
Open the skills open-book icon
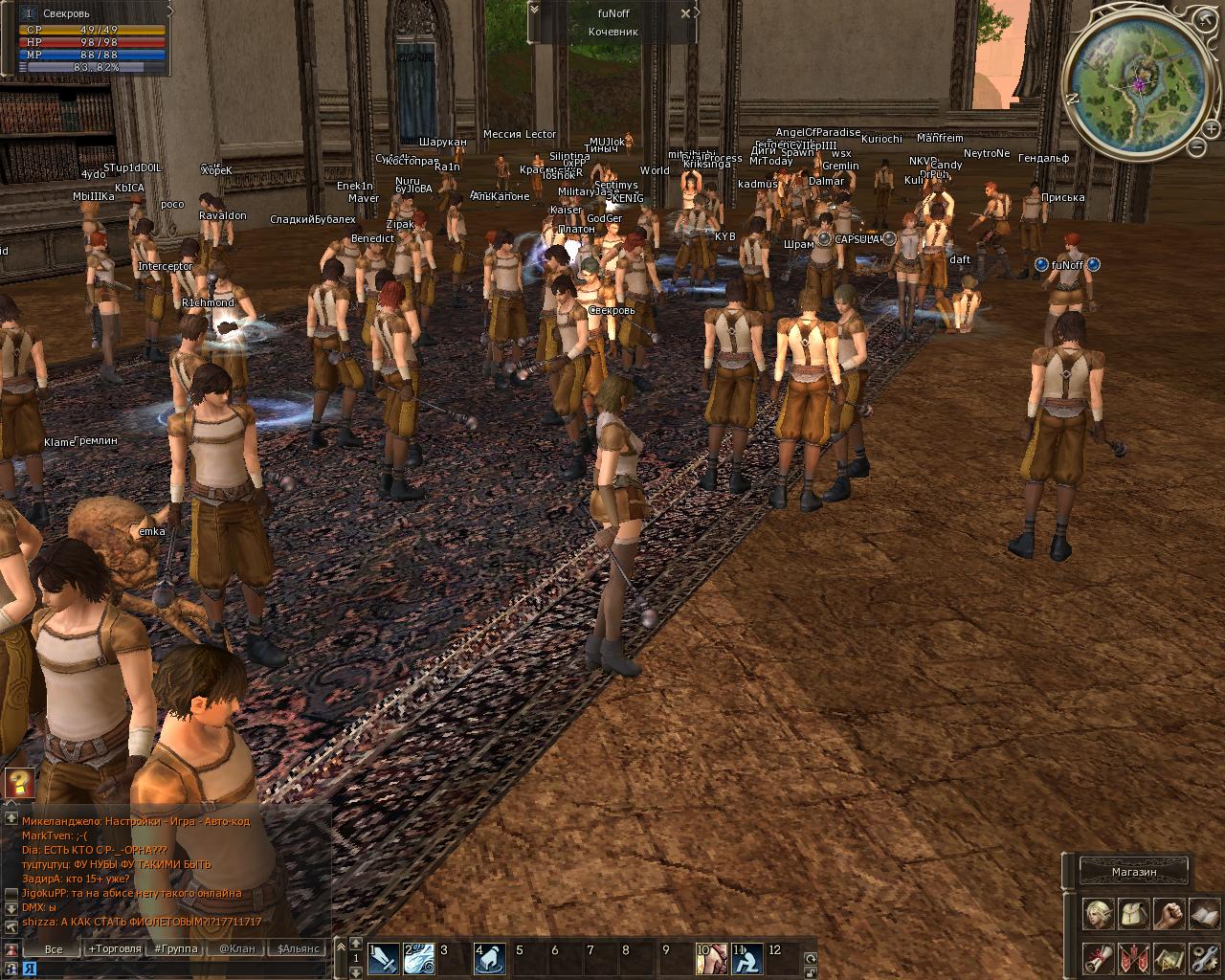point(1204,914)
